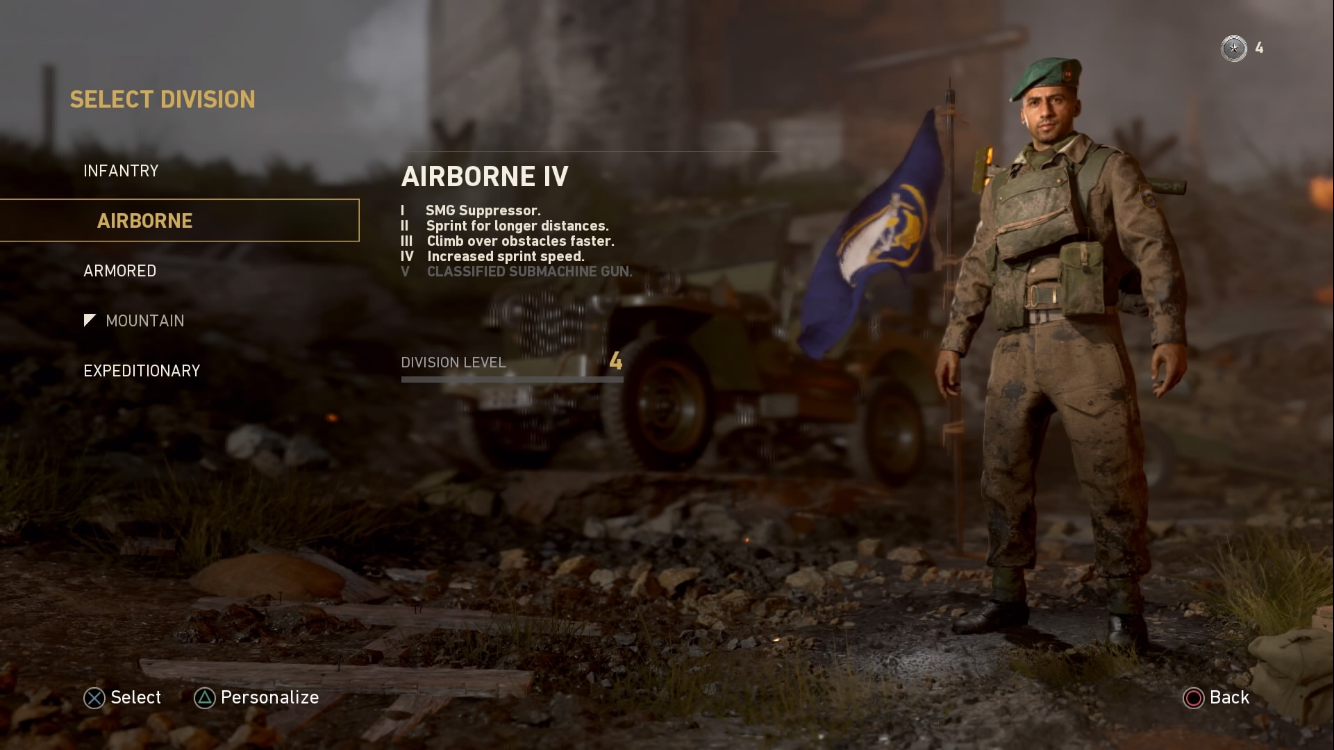Choose the highlighted Airborne division

point(145,221)
